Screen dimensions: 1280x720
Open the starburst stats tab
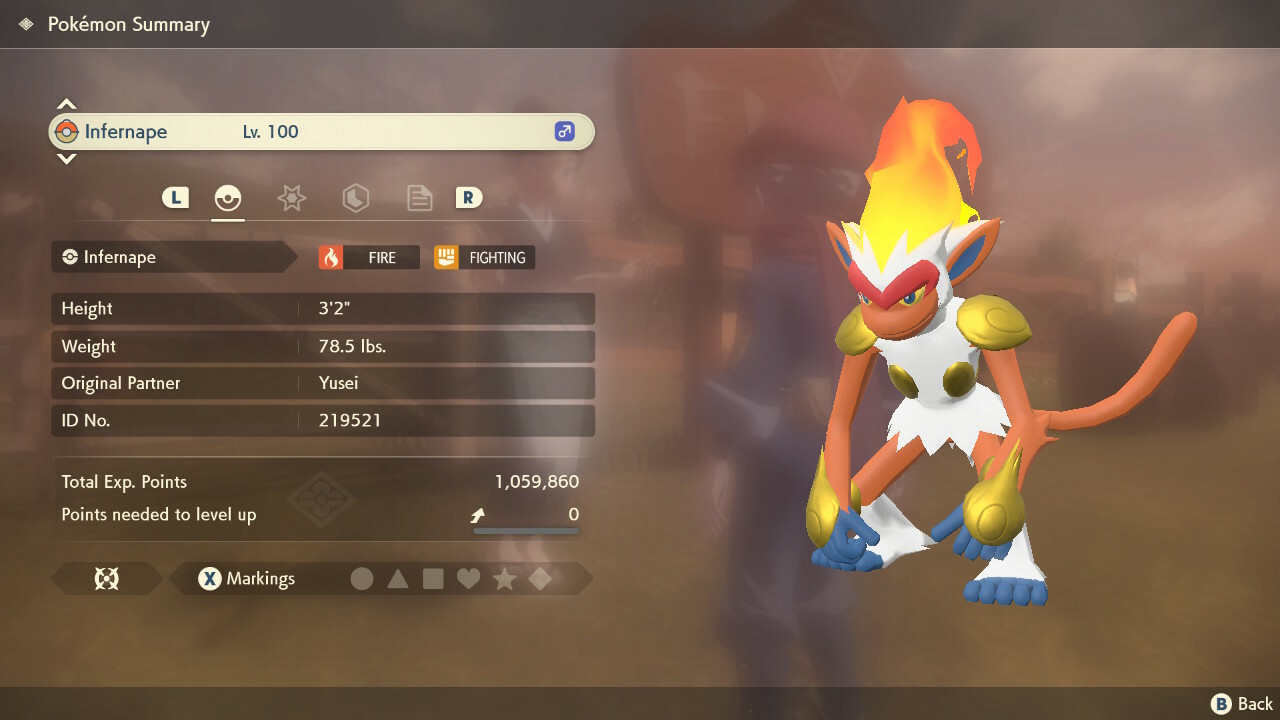(291, 198)
